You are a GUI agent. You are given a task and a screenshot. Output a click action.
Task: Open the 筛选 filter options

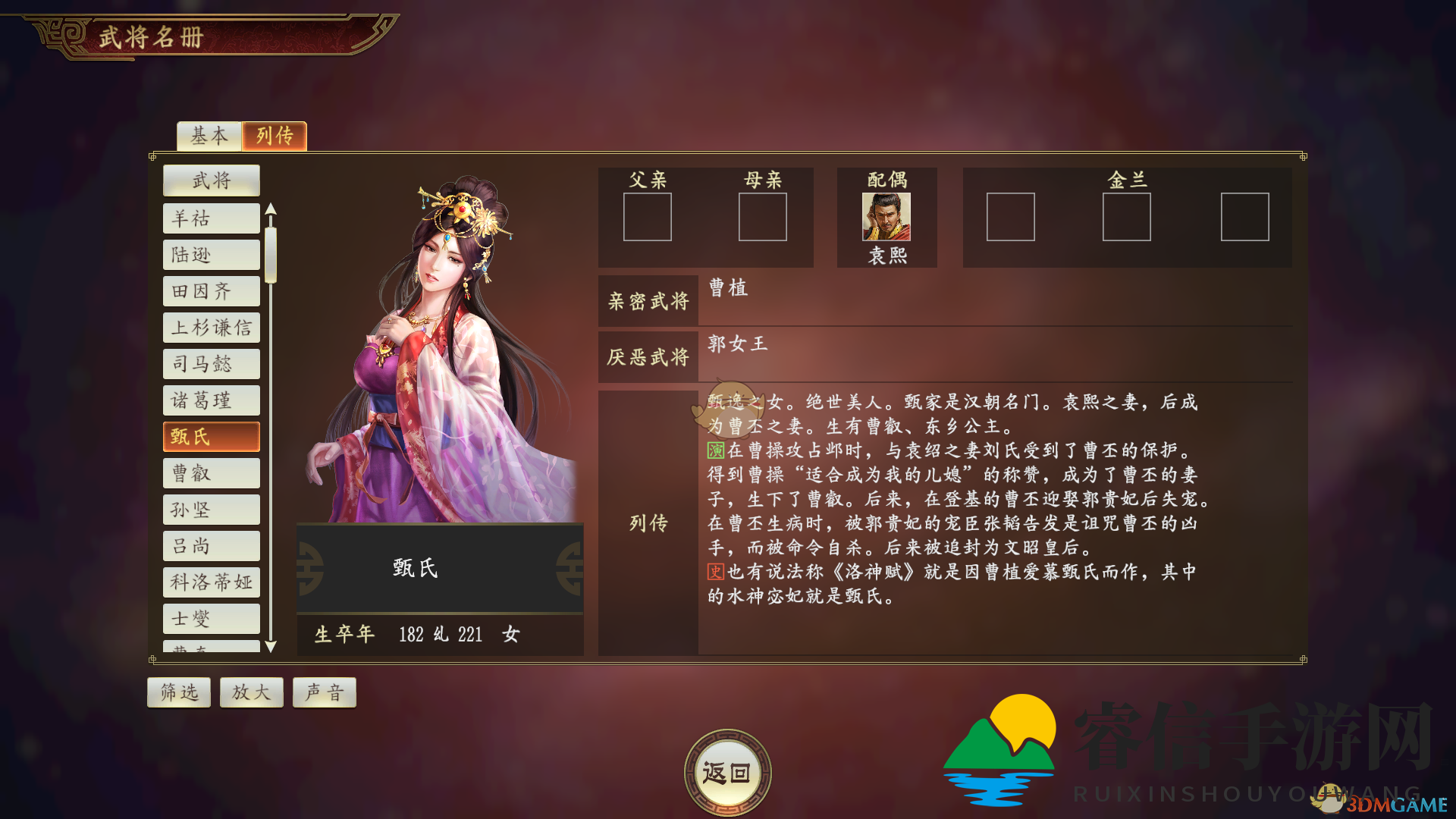point(178,692)
